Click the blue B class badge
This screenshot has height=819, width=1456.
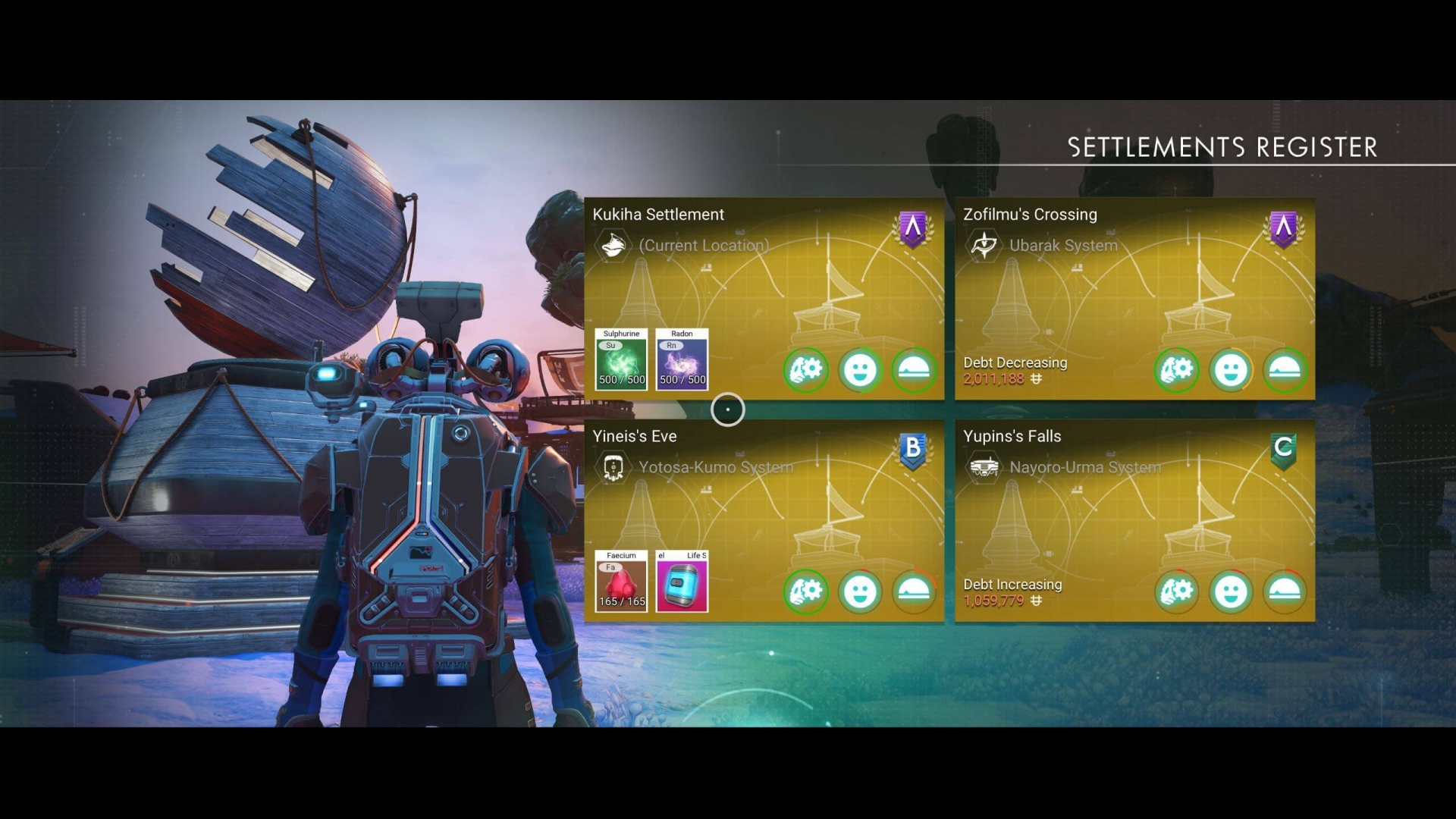click(913, 450)
